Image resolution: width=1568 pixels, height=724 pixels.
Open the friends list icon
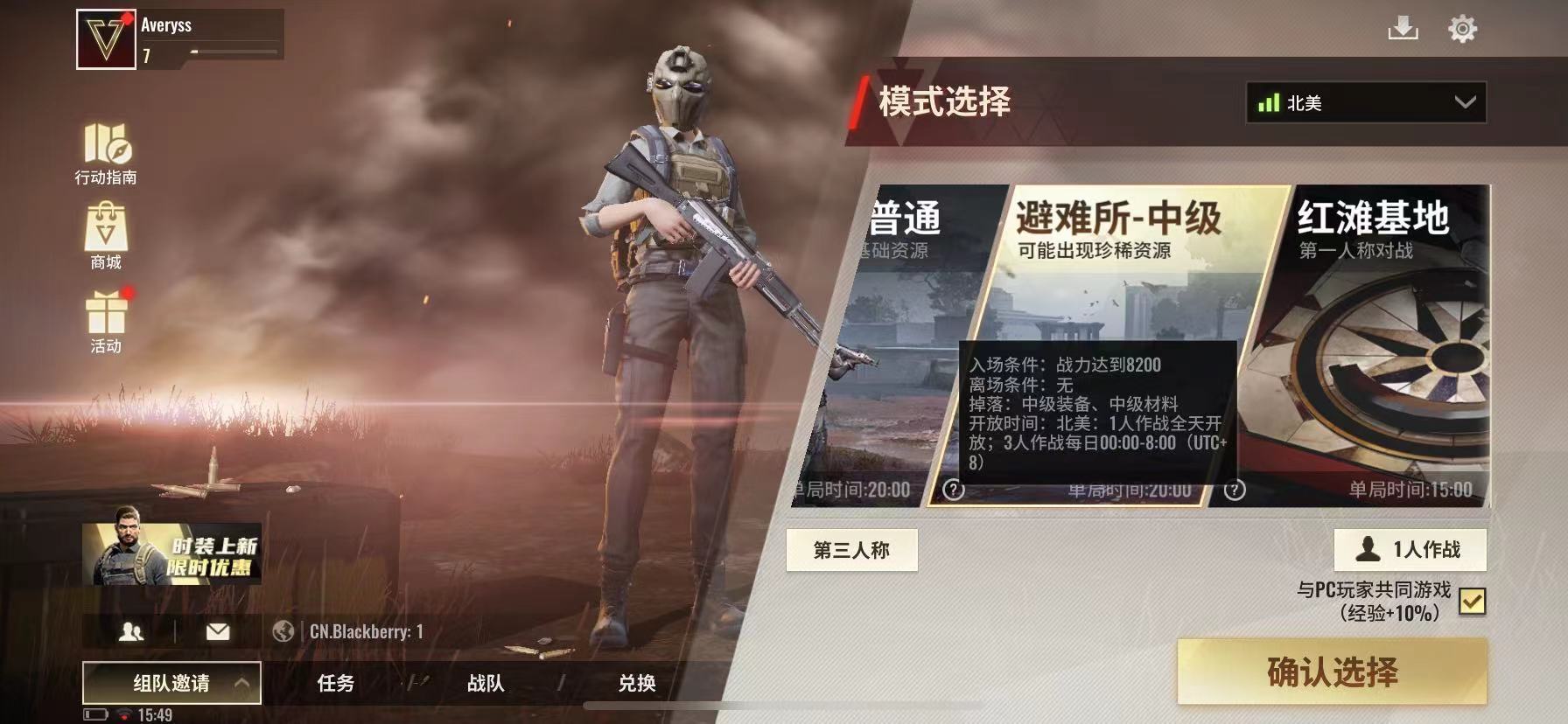pos(131,630)
